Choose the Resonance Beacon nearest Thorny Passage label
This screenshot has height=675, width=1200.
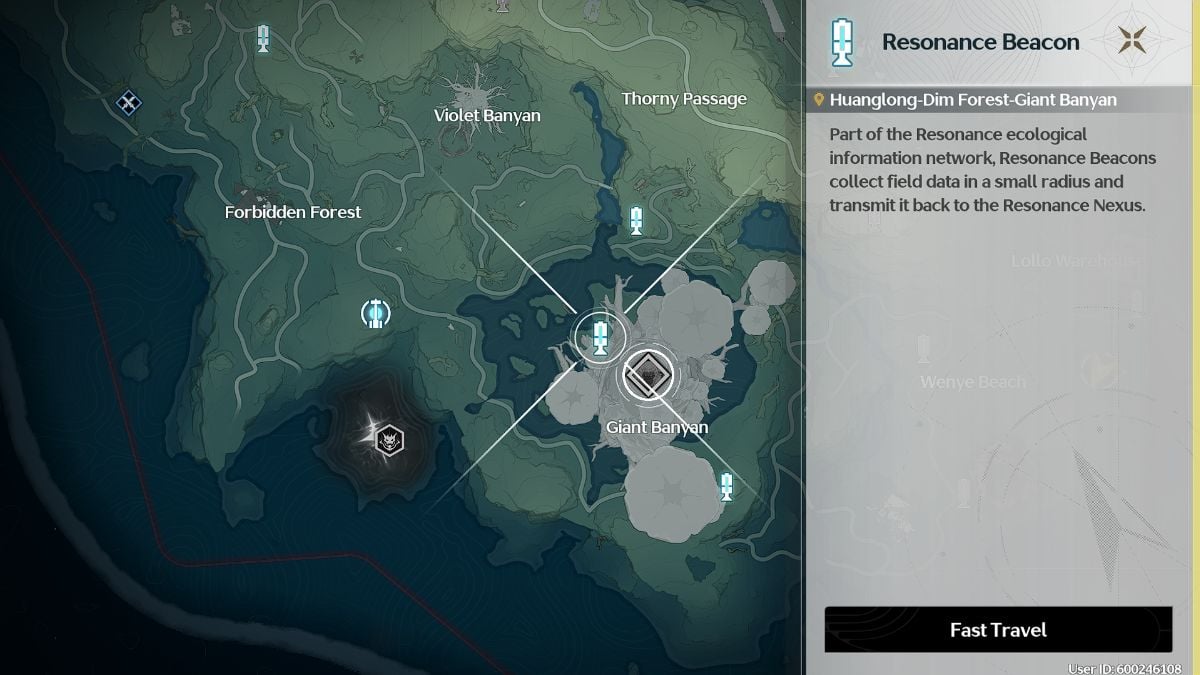pos(636,220)
